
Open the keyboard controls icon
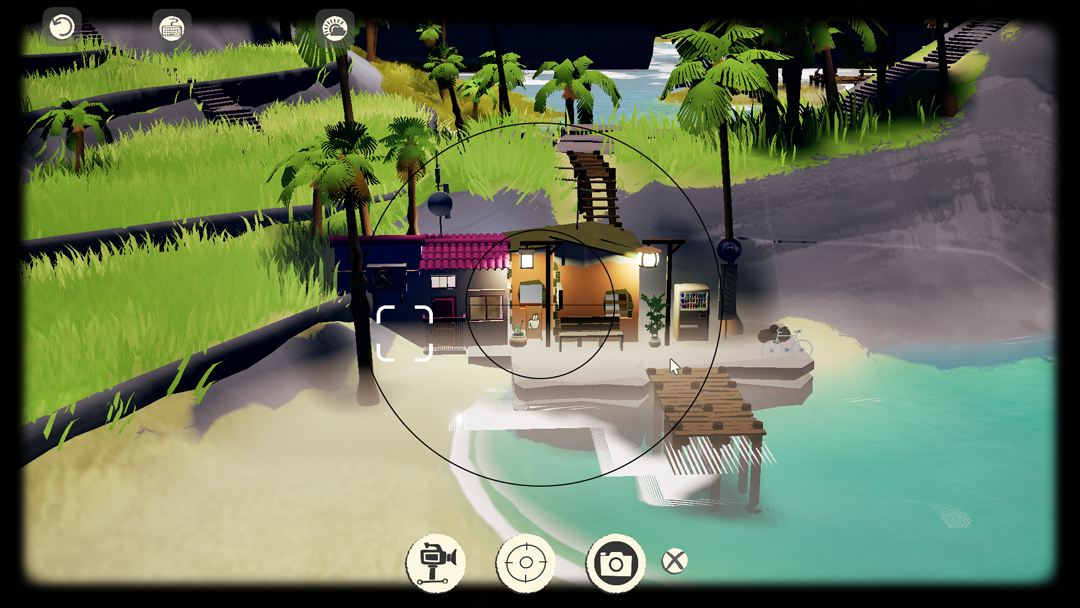click(172, 29)
